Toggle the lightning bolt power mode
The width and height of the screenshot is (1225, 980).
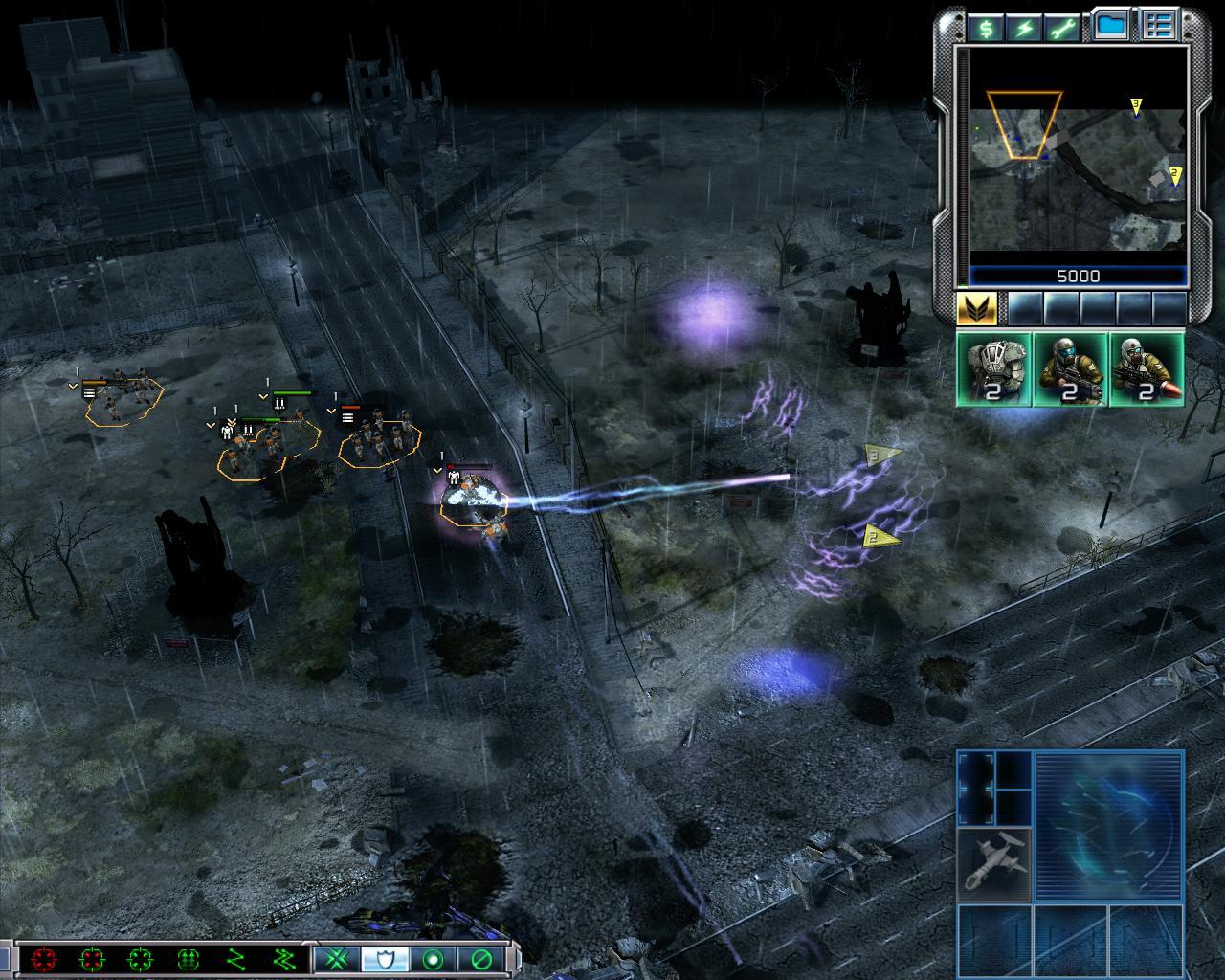1025,27
